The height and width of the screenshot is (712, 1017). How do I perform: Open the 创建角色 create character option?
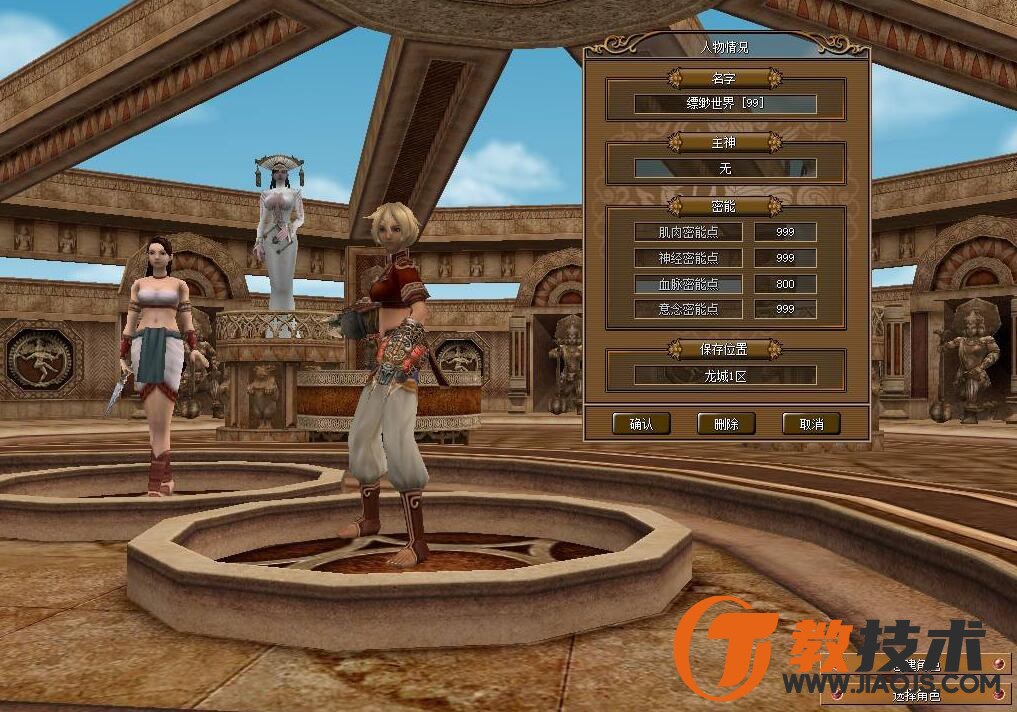click(x=915, y=665)
